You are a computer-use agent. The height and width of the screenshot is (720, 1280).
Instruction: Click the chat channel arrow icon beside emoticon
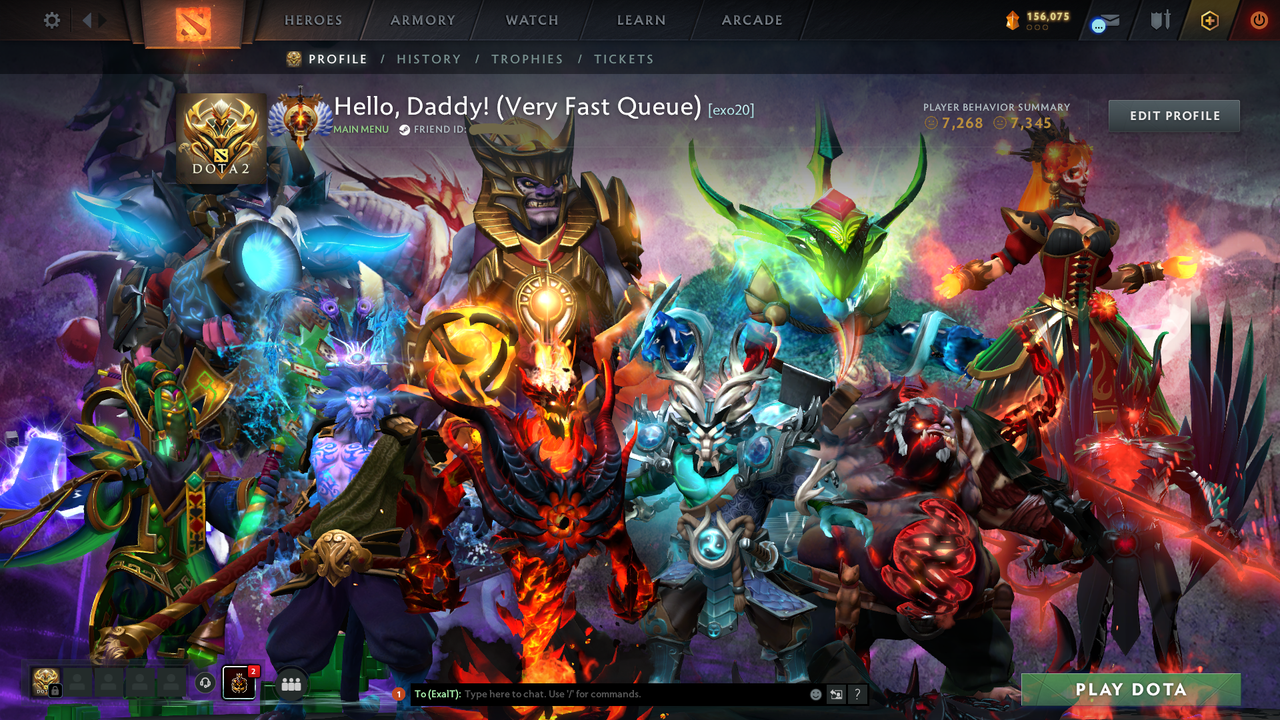[838, 693]
